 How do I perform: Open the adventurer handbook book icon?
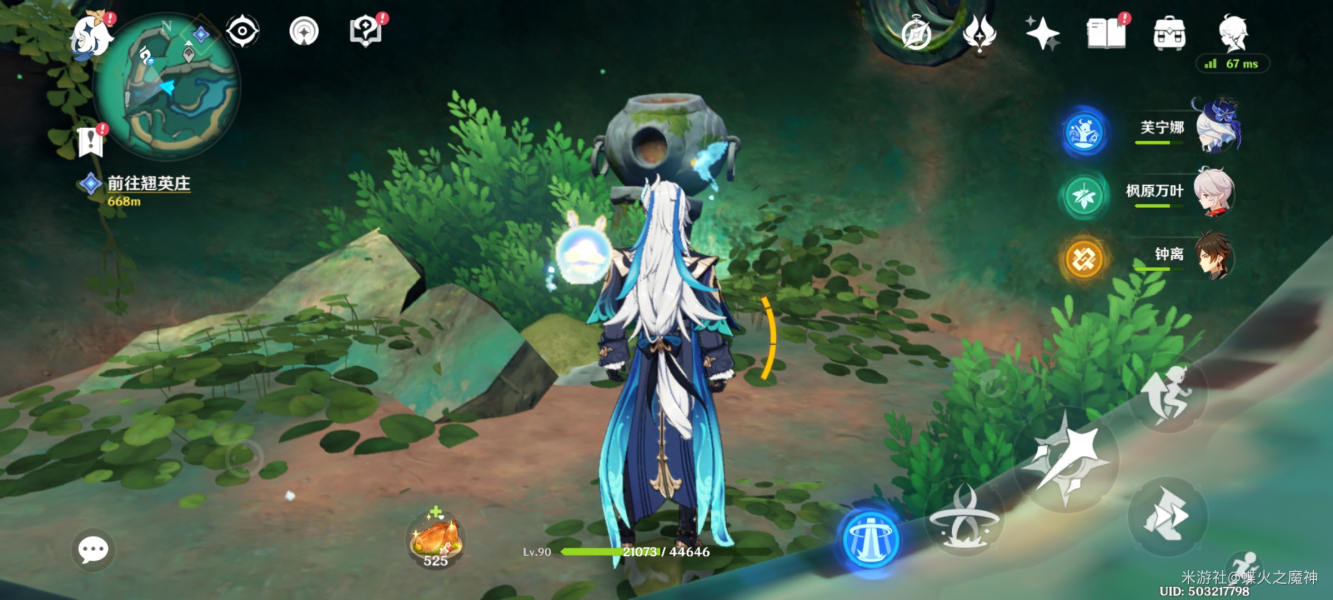point(1105,33)
